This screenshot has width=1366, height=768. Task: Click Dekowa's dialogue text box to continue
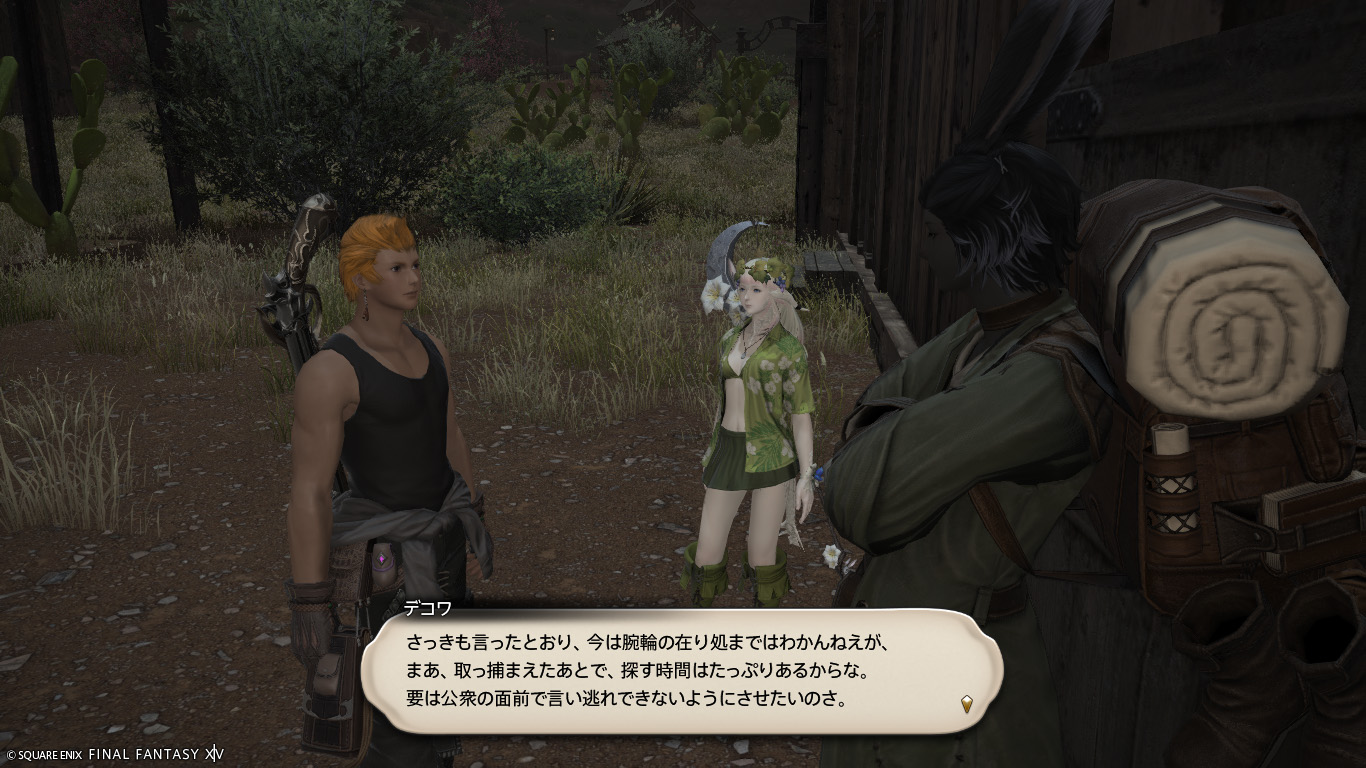[x=680, y=670]
